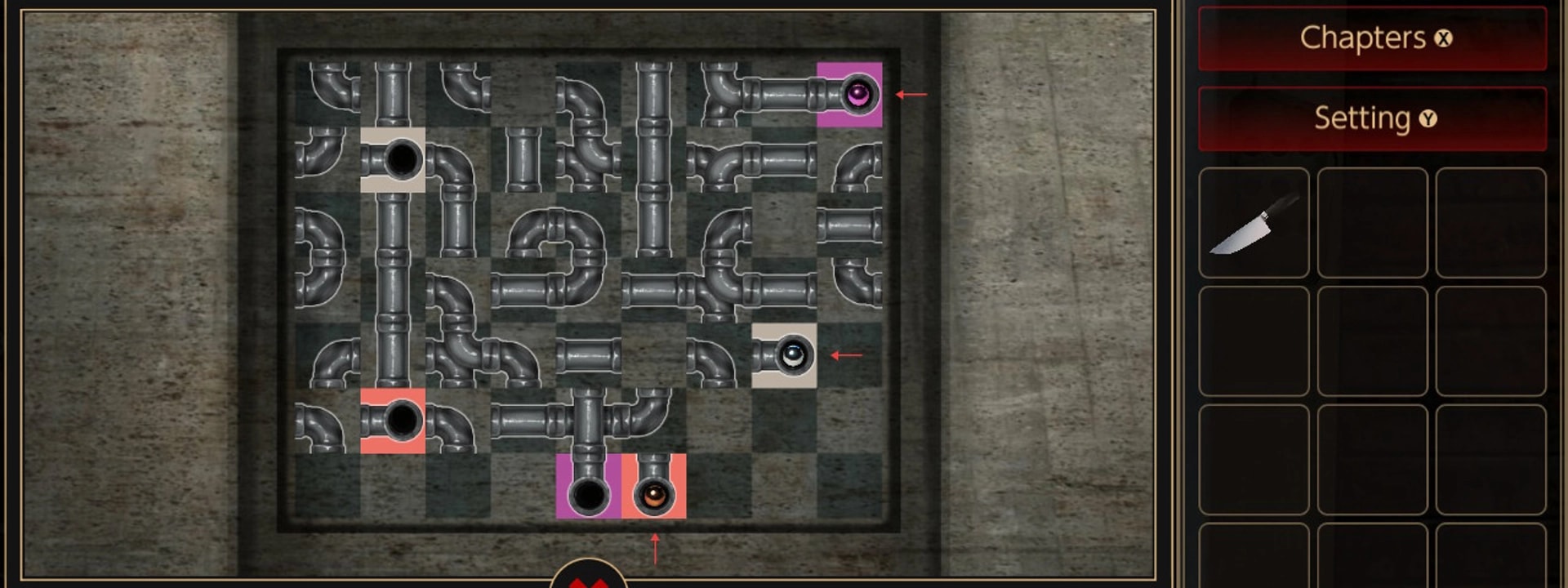The image size is (1568, 588).
Task: Open the Chapters menu
Action: (x=1372, y=38)
